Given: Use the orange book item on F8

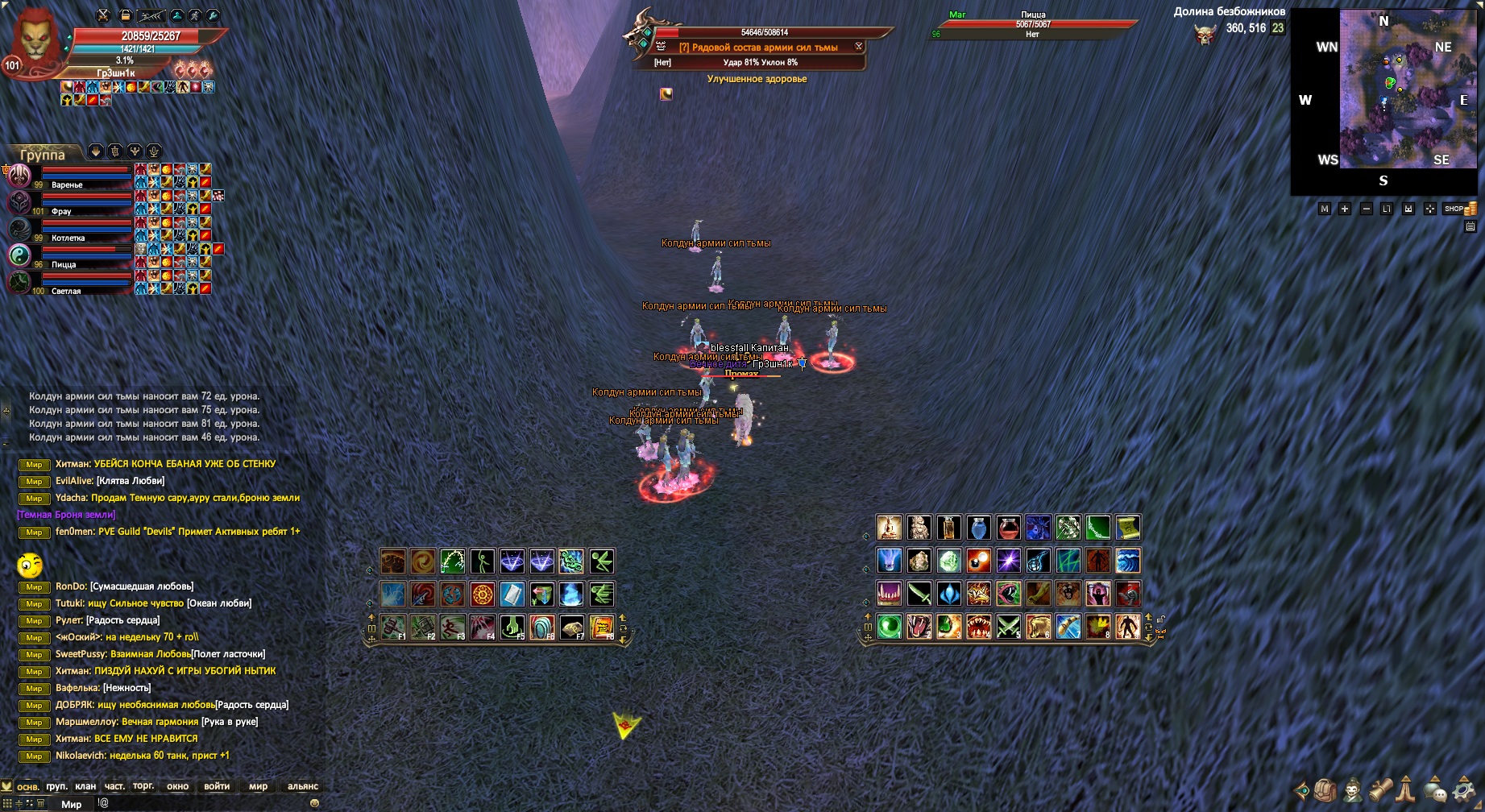Looking at the screenshot, I should coord(602,627).
